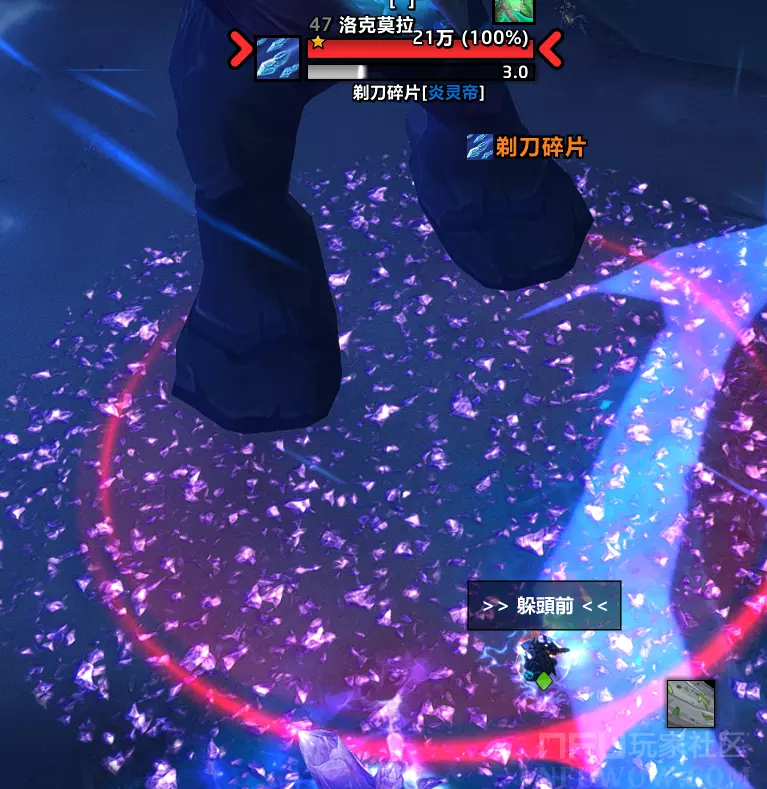Click the cast icon left of the boss health bar
The height and width of the screenshot is (789, 767).
(278, 59)
